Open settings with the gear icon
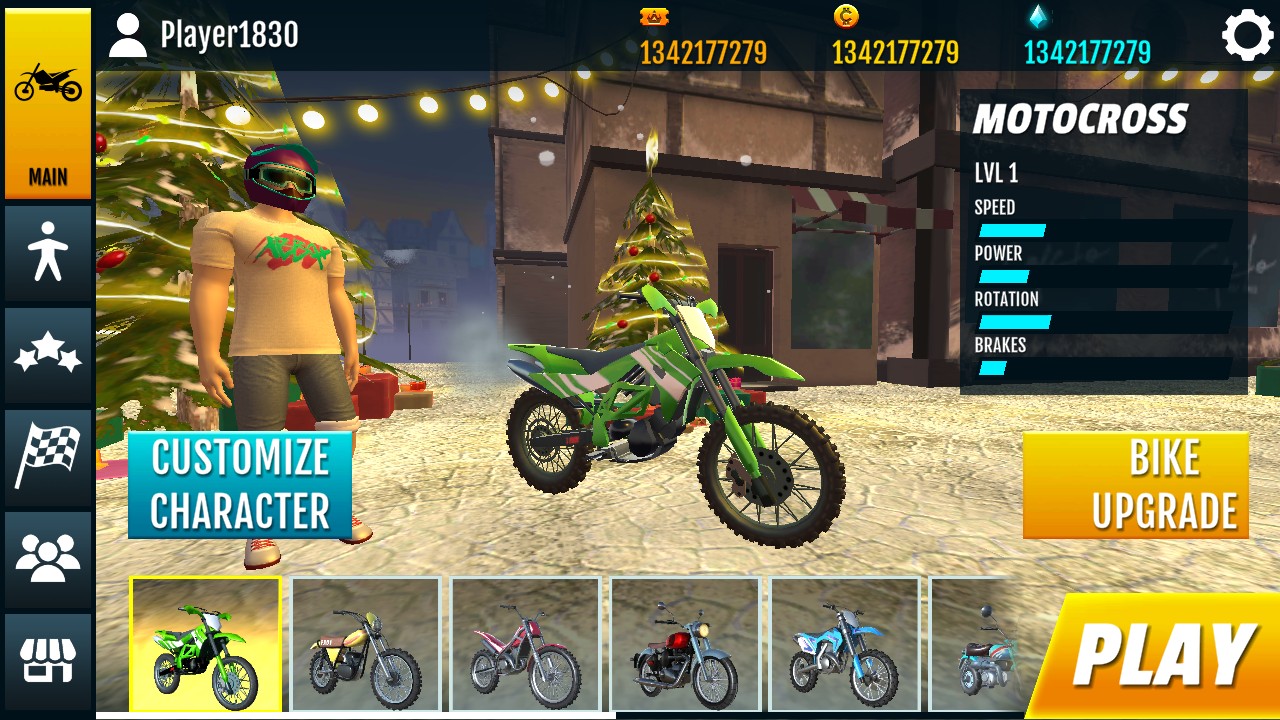This screenshot has height=720, width=1280. coord(1247,36)
